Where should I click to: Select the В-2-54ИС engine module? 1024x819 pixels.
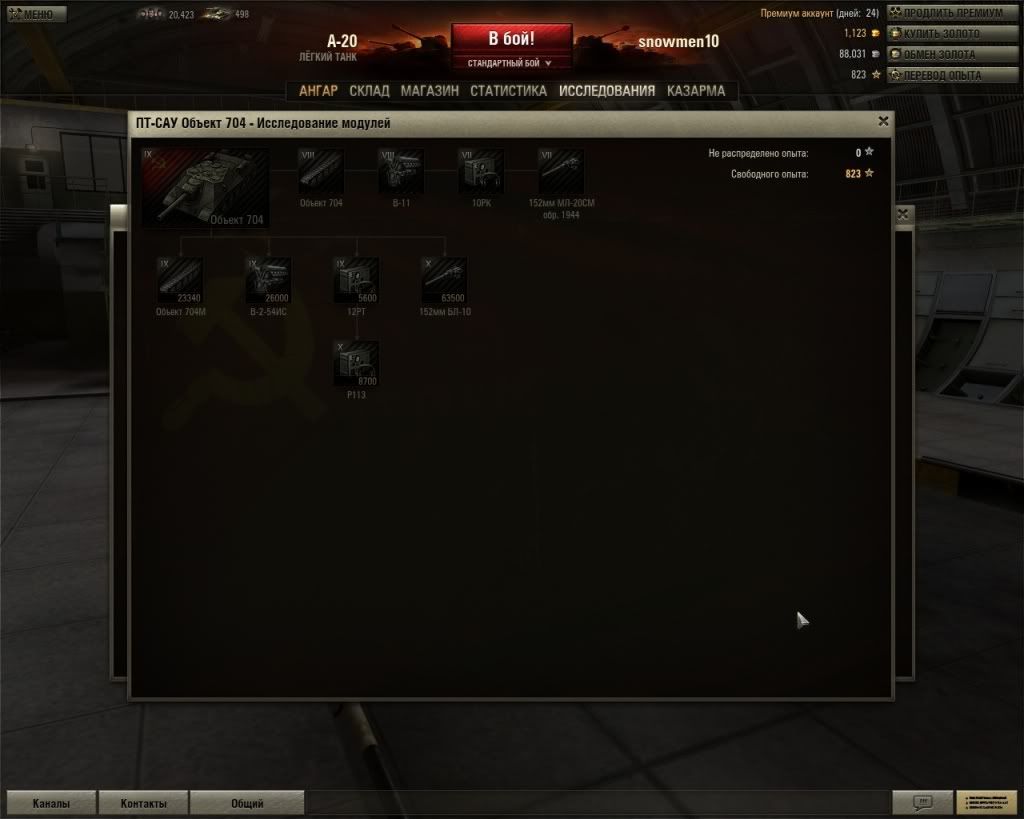[268, 280]
